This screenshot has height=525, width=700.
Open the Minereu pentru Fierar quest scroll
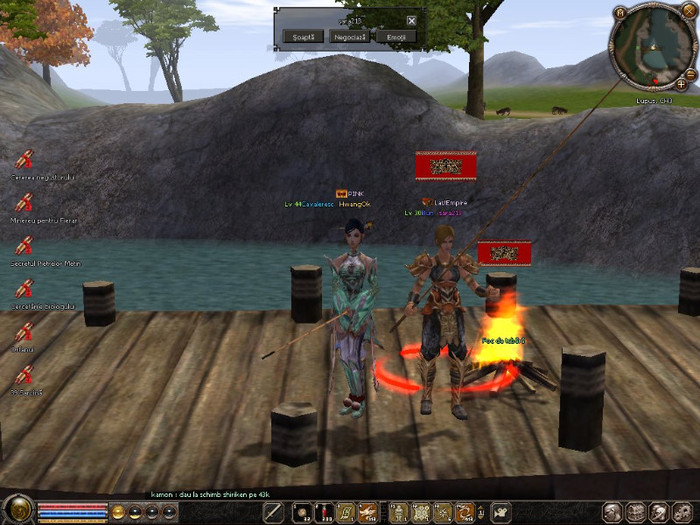[25, 201]
